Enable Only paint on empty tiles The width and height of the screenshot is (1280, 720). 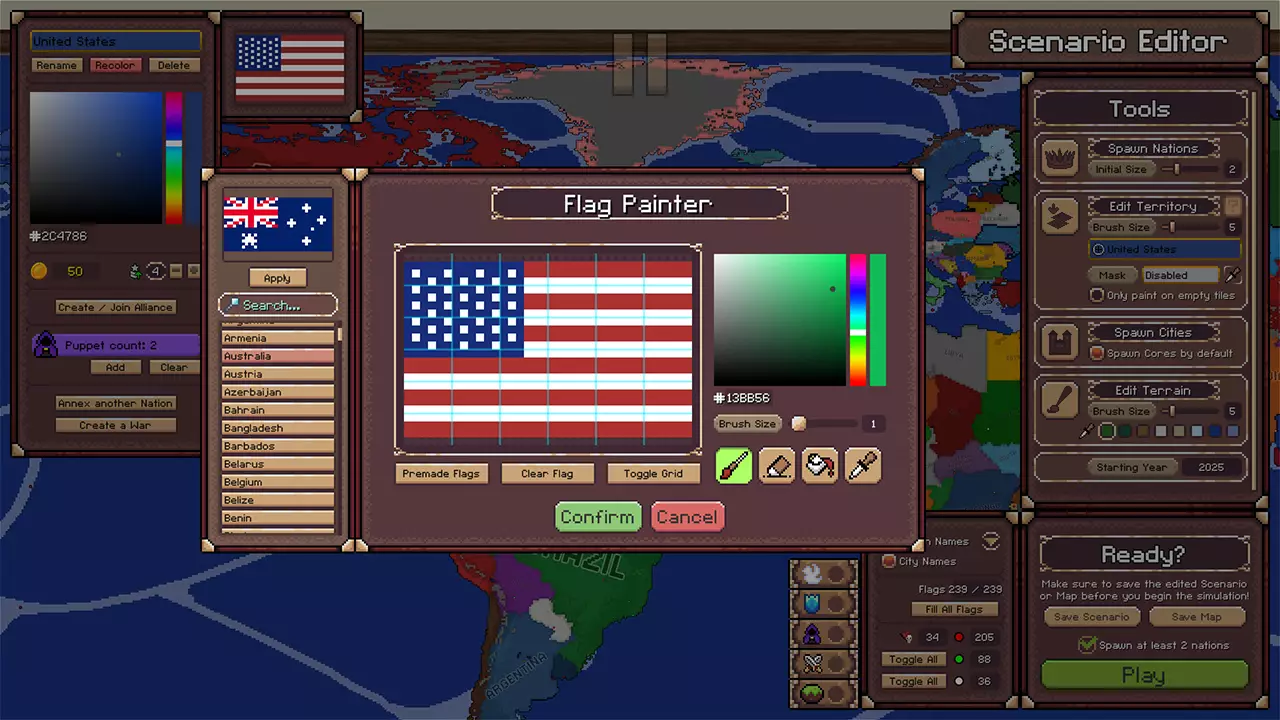[1097, 295]
